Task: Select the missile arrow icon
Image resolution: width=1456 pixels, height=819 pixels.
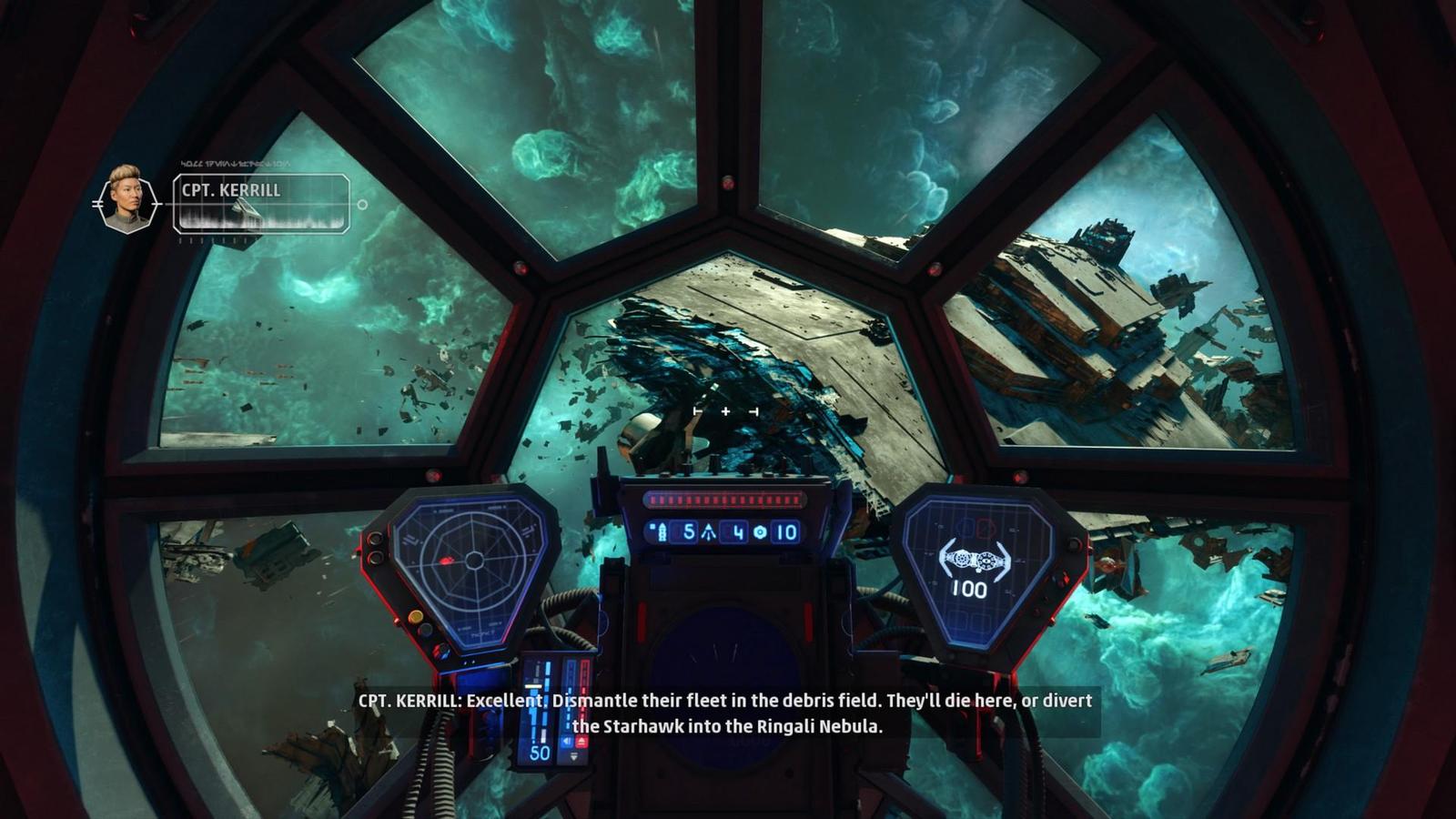Action: click(709, 532)
